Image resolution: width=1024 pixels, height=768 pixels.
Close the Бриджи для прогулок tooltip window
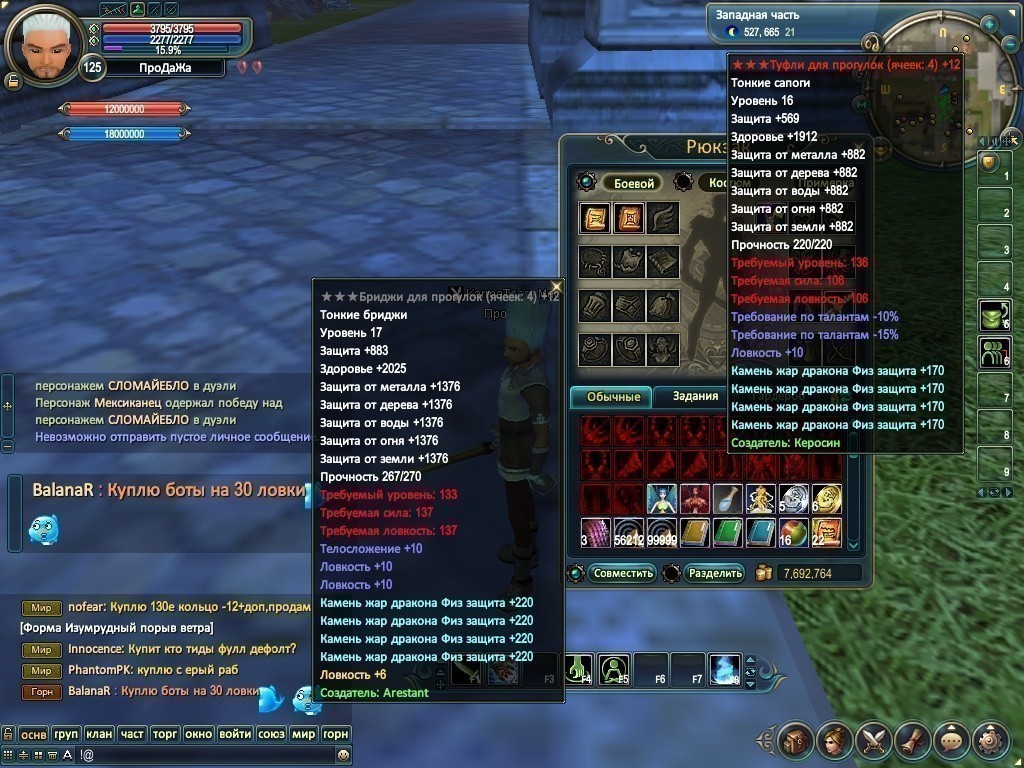tap(556, 287)
